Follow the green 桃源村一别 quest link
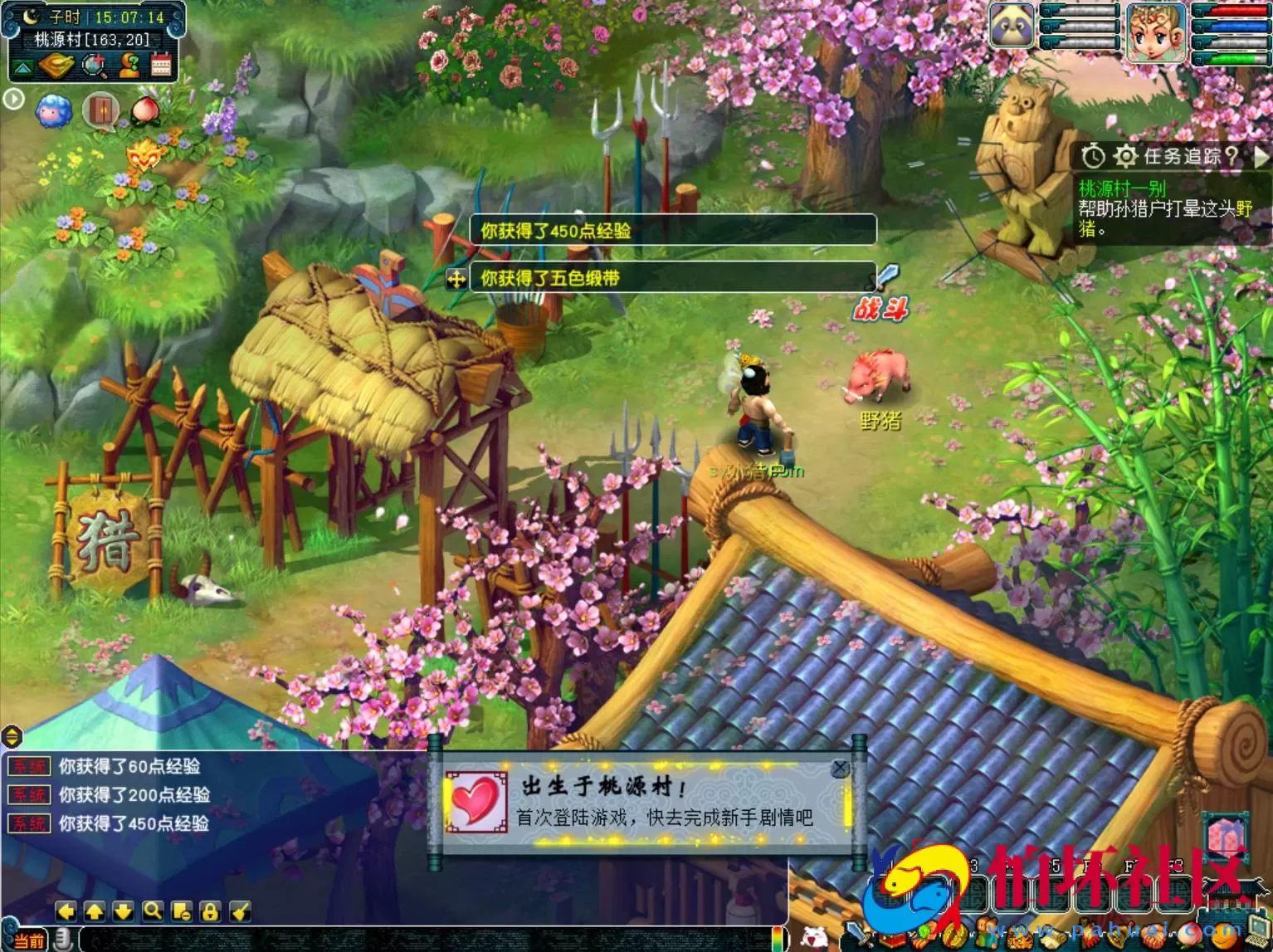 click(1124, 188)
